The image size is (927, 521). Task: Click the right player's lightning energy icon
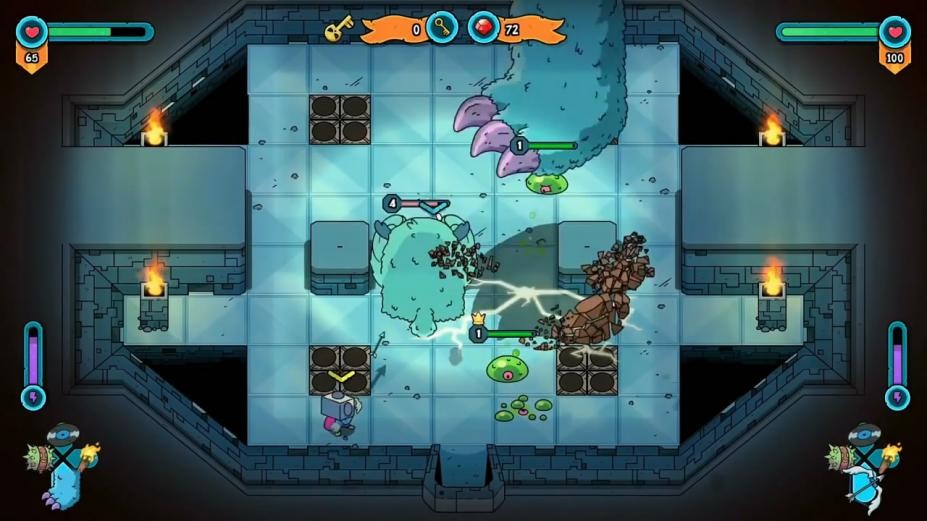tap(896, 397)
